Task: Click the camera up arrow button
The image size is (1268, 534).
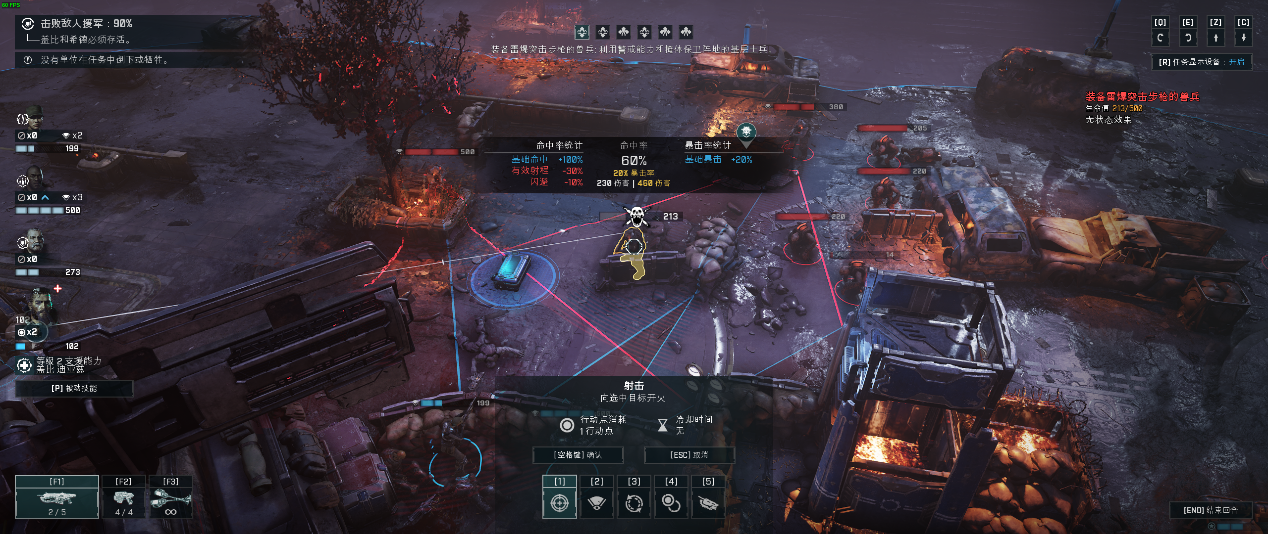Action: point(1216,37)
